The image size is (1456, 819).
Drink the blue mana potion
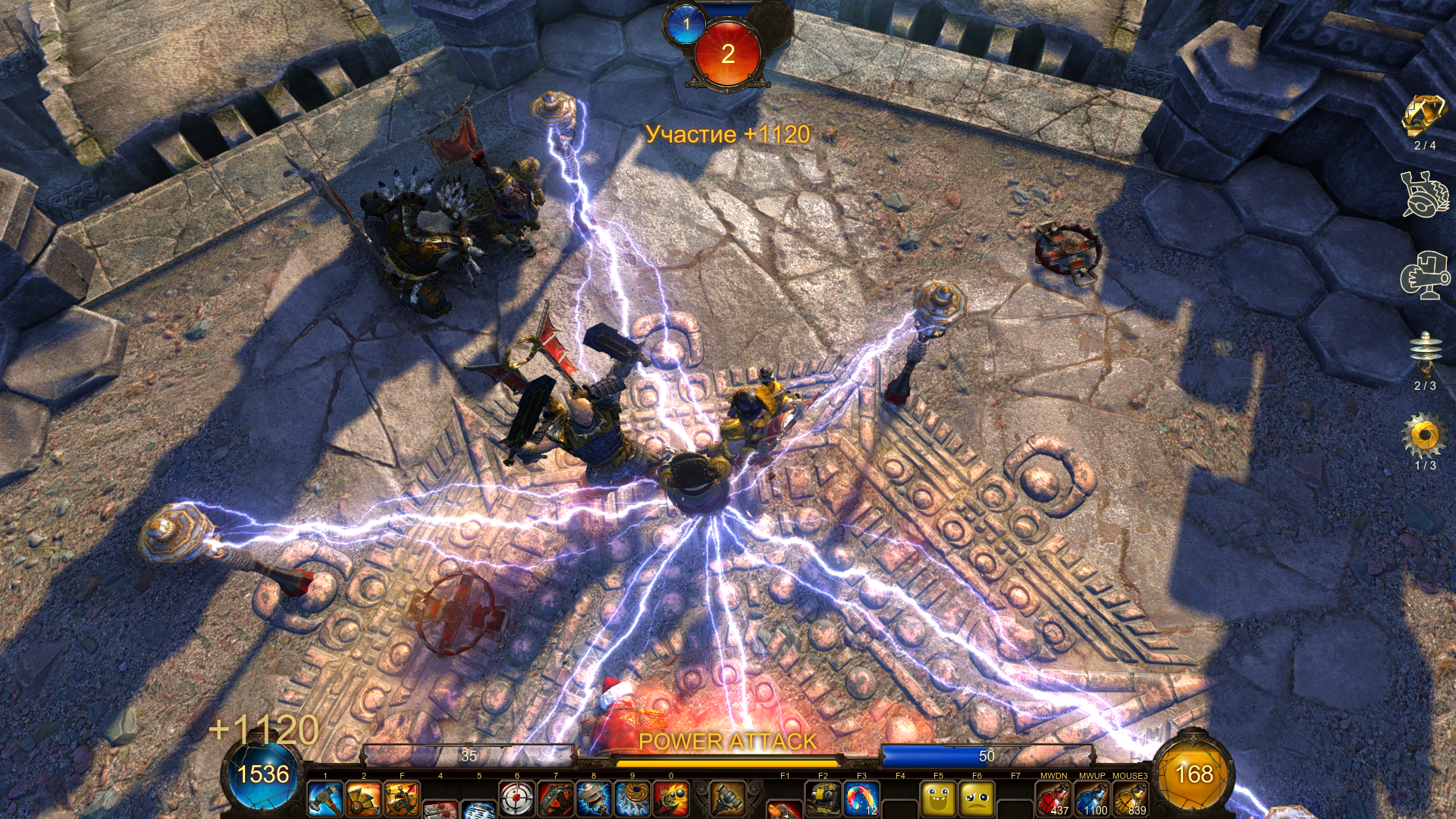point(1092,799)
